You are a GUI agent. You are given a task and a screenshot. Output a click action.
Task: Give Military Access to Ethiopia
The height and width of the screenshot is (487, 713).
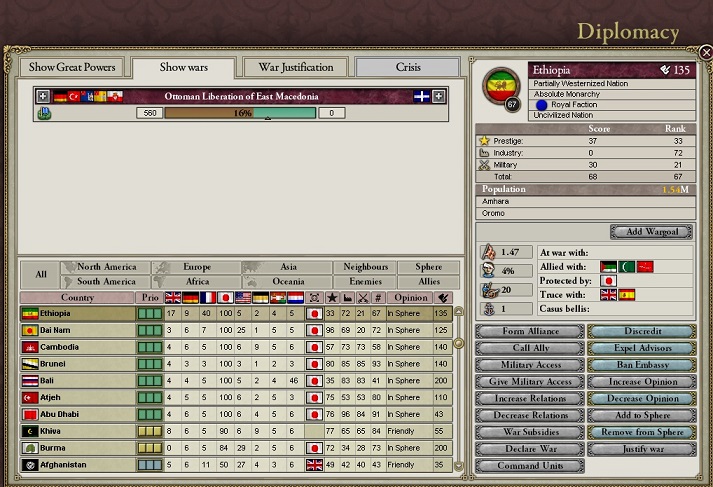pyautogui.click(x=528, y=382)
